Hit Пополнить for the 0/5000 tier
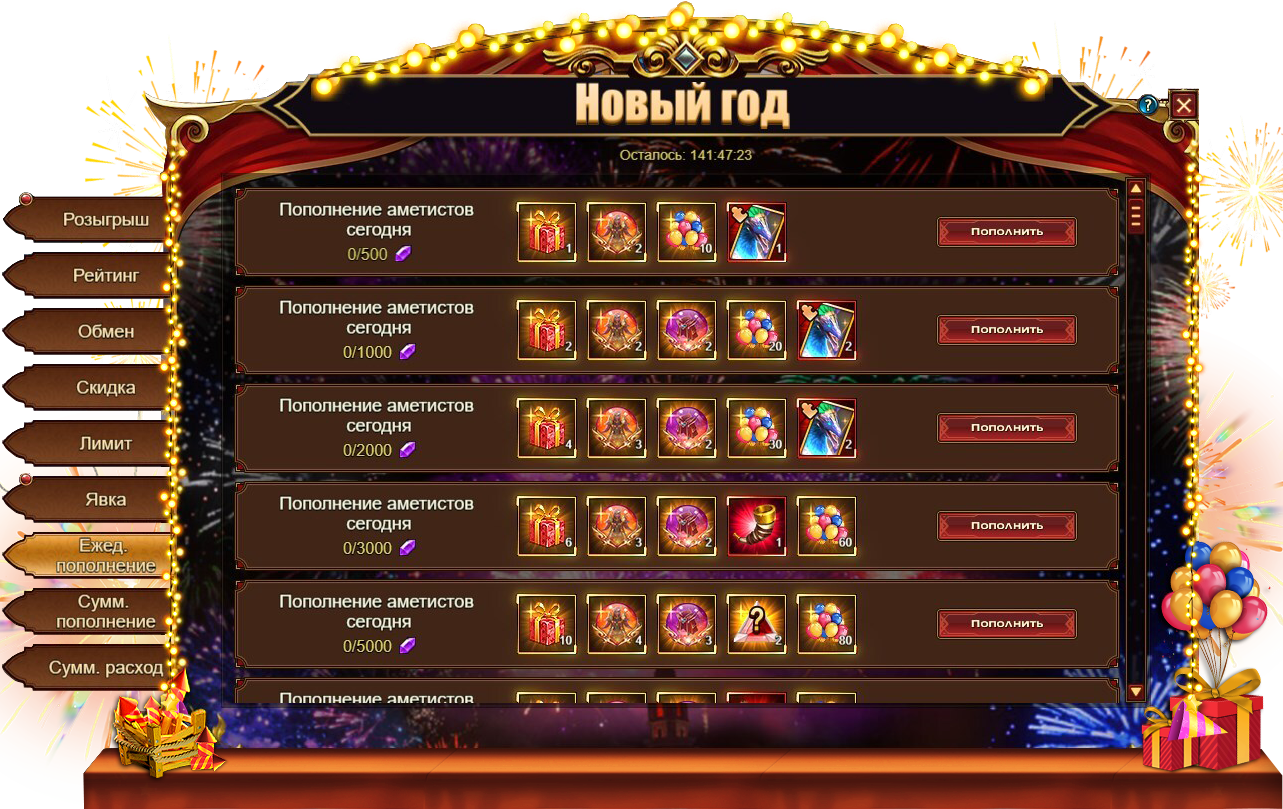 point(1006,623)
